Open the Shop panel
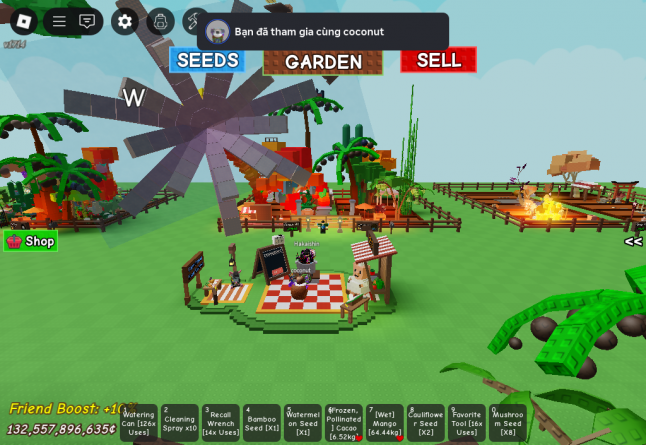 click(x=31, y=241)
